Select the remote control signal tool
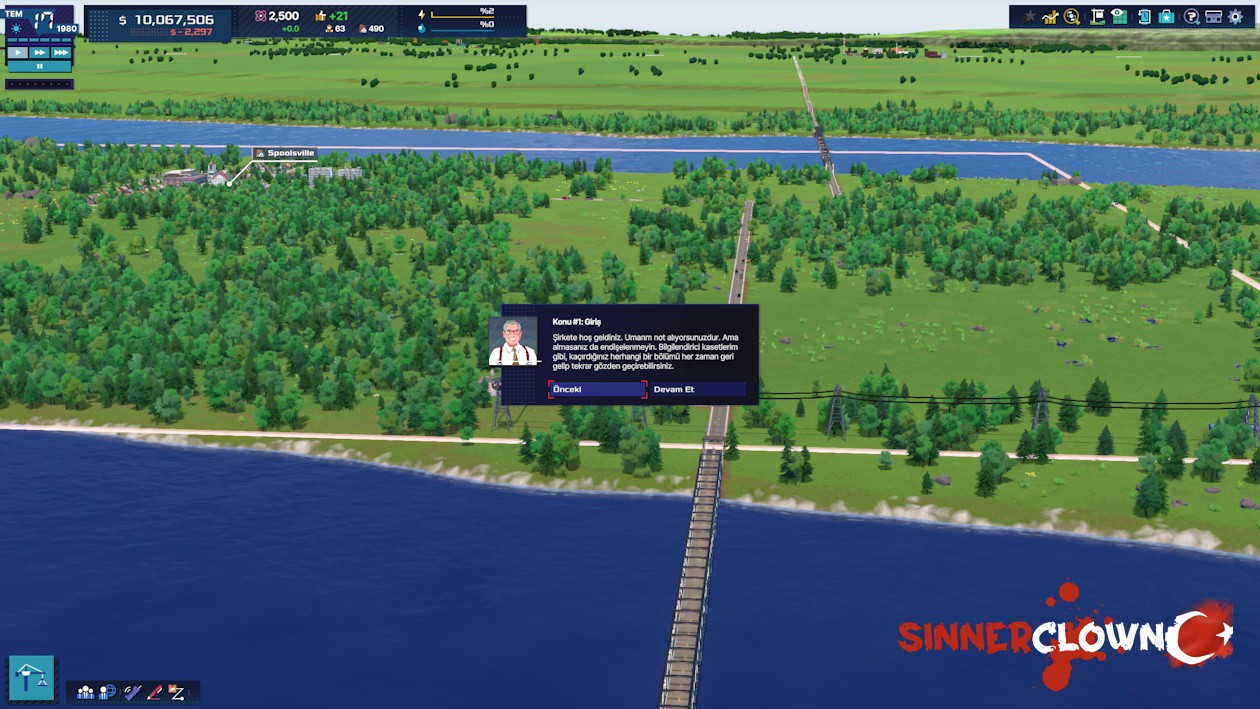This screenshot has height=709, width=1260. 132,692
